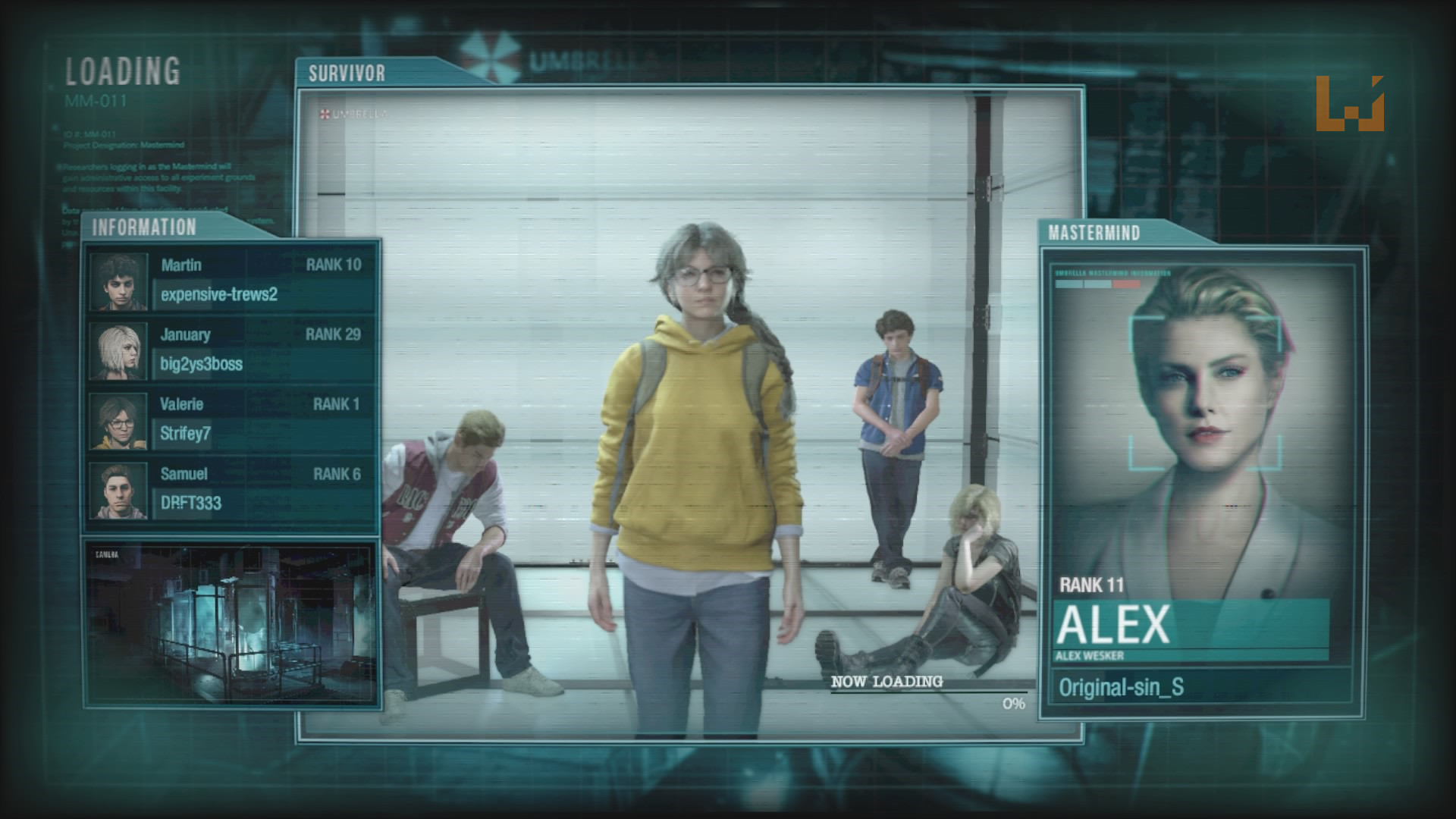The width and height of the screenshot is (1456, 819).
Task: Select January's player row big2ys3boss
Action: [231, 350]
